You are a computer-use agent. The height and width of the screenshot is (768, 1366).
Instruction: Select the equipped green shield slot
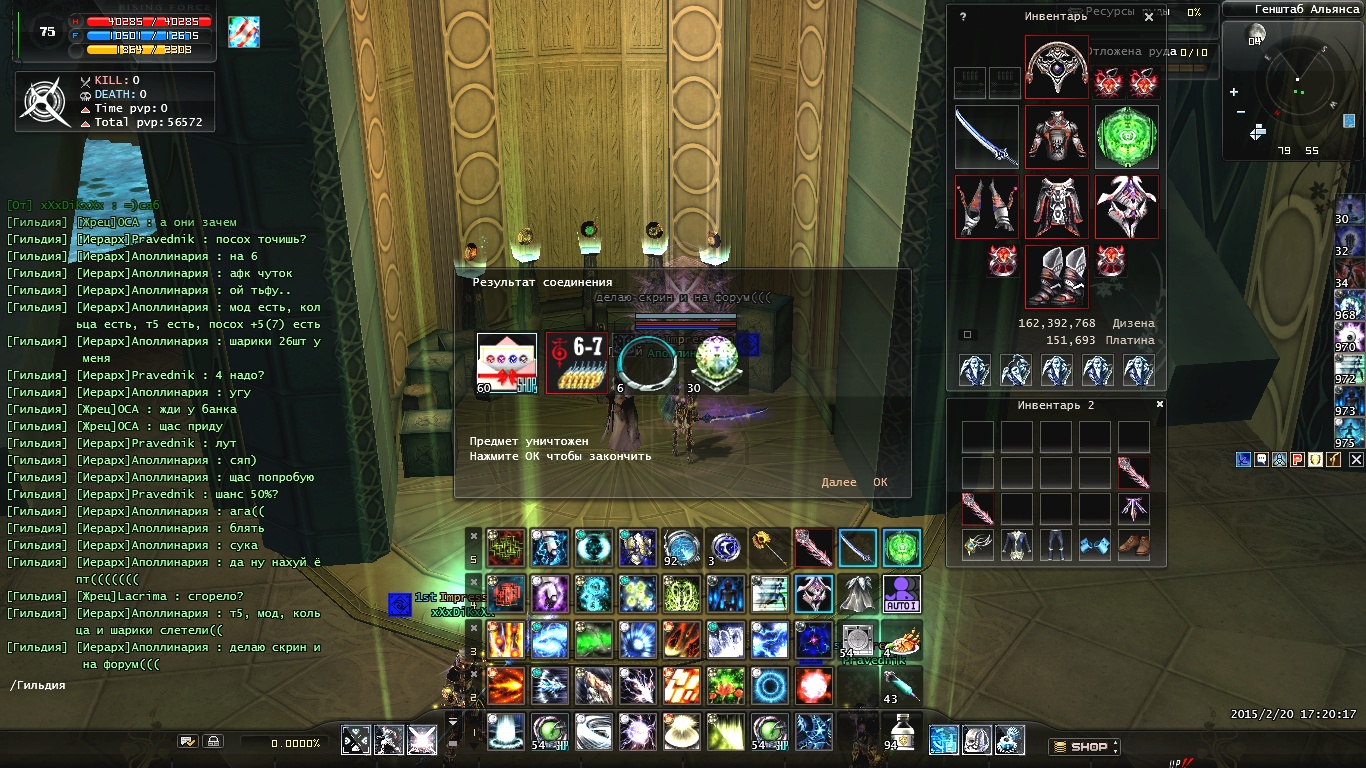[1126, 137]
